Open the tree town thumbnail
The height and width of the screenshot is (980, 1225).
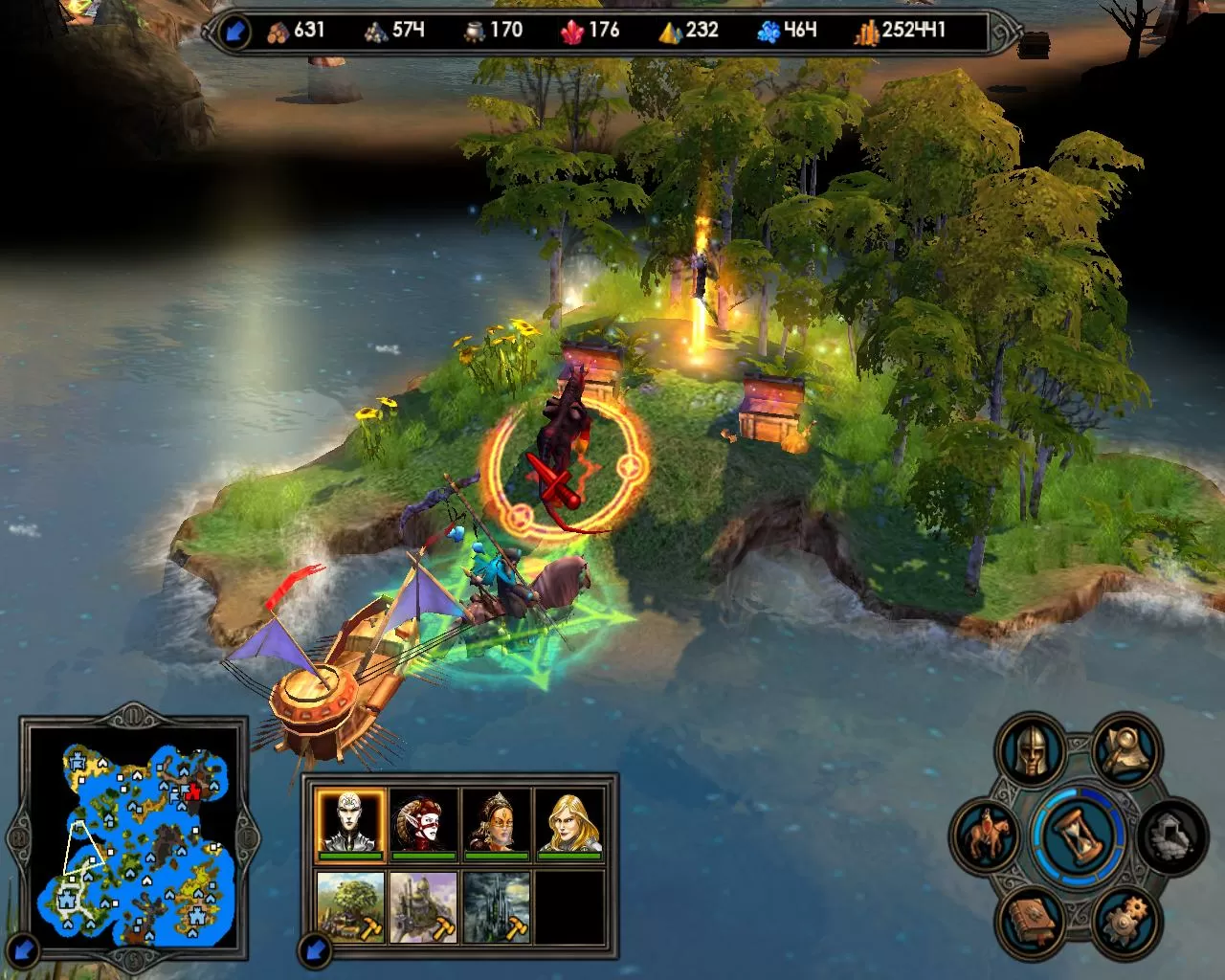[350, 905]
